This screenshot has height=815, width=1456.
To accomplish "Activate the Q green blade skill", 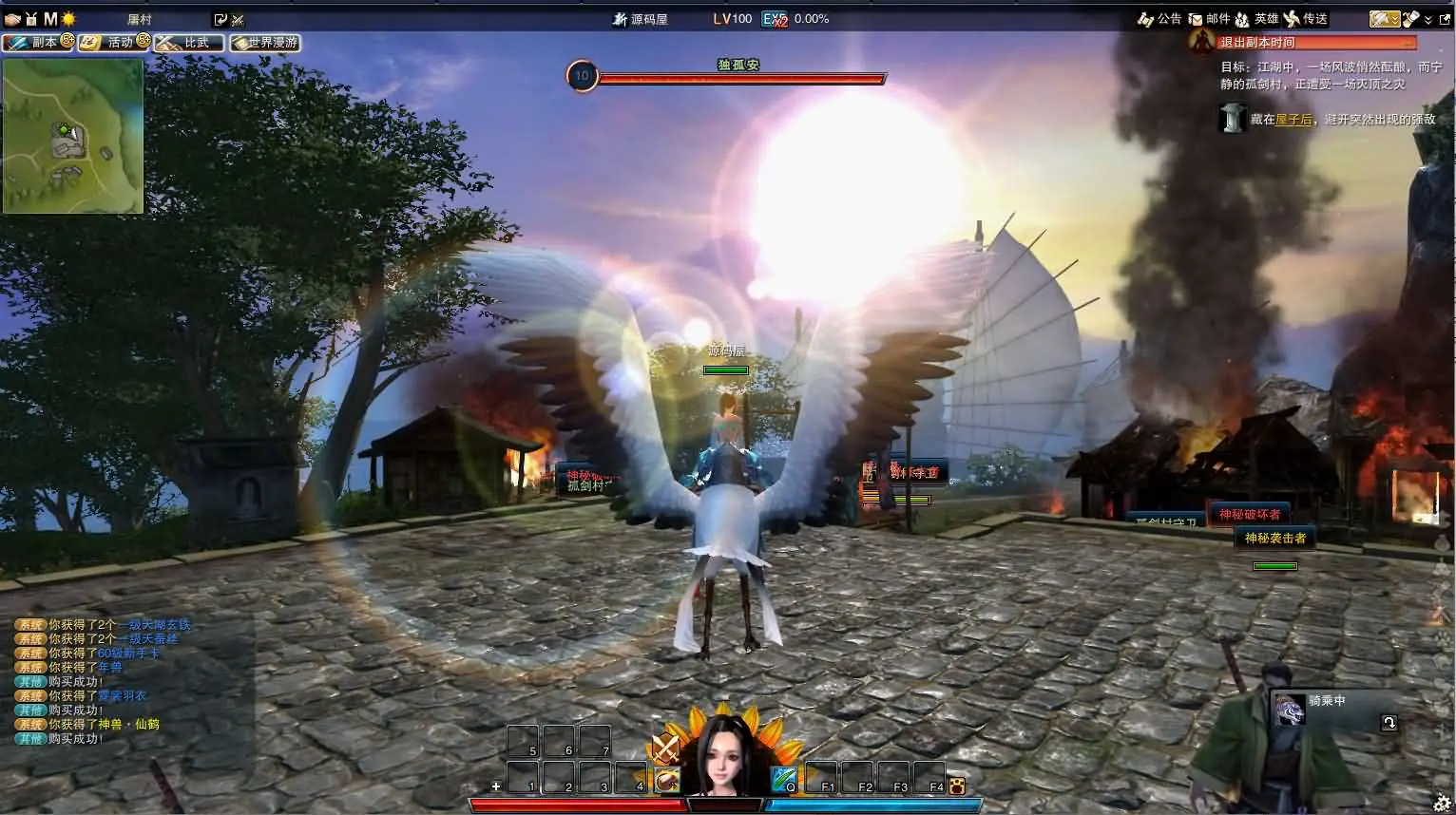I will click(784, 781).
